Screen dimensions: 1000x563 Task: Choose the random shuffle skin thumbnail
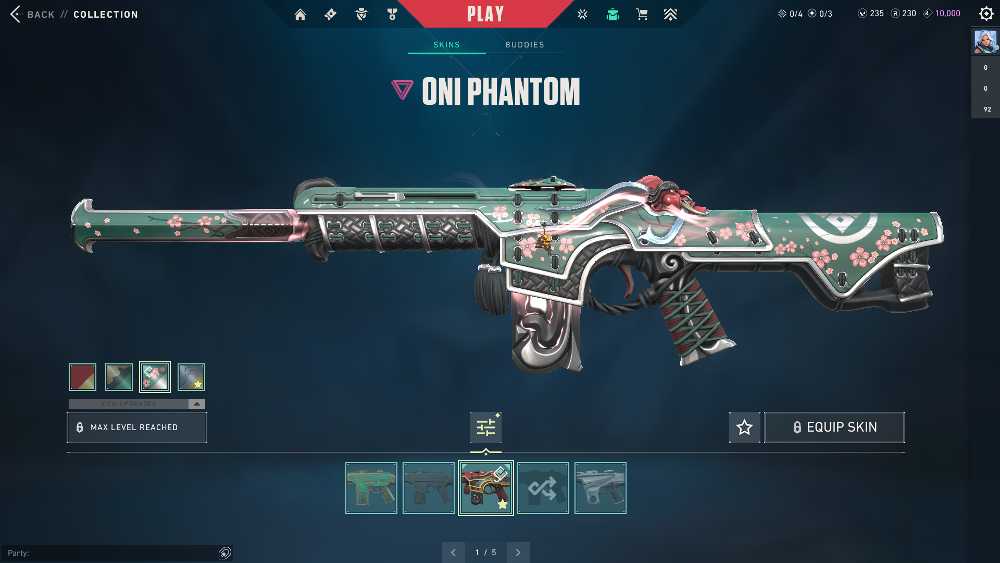(x=543, y=488)
